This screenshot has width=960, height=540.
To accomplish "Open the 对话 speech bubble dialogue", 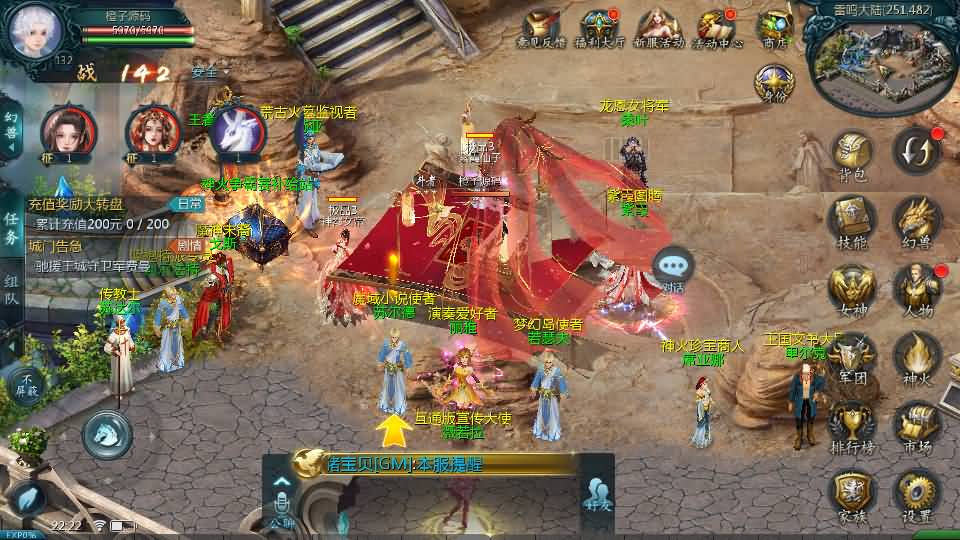I will (673, 268).
